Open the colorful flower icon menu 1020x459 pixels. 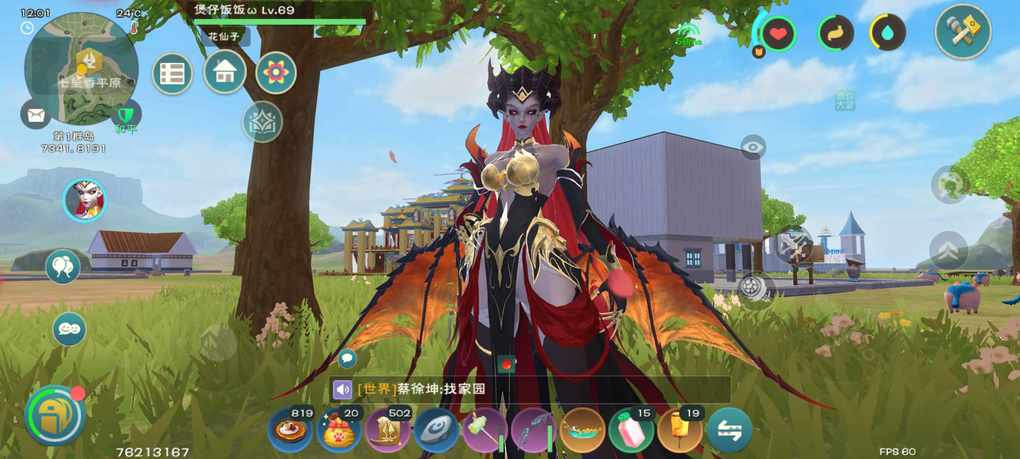tap(276, 72)
